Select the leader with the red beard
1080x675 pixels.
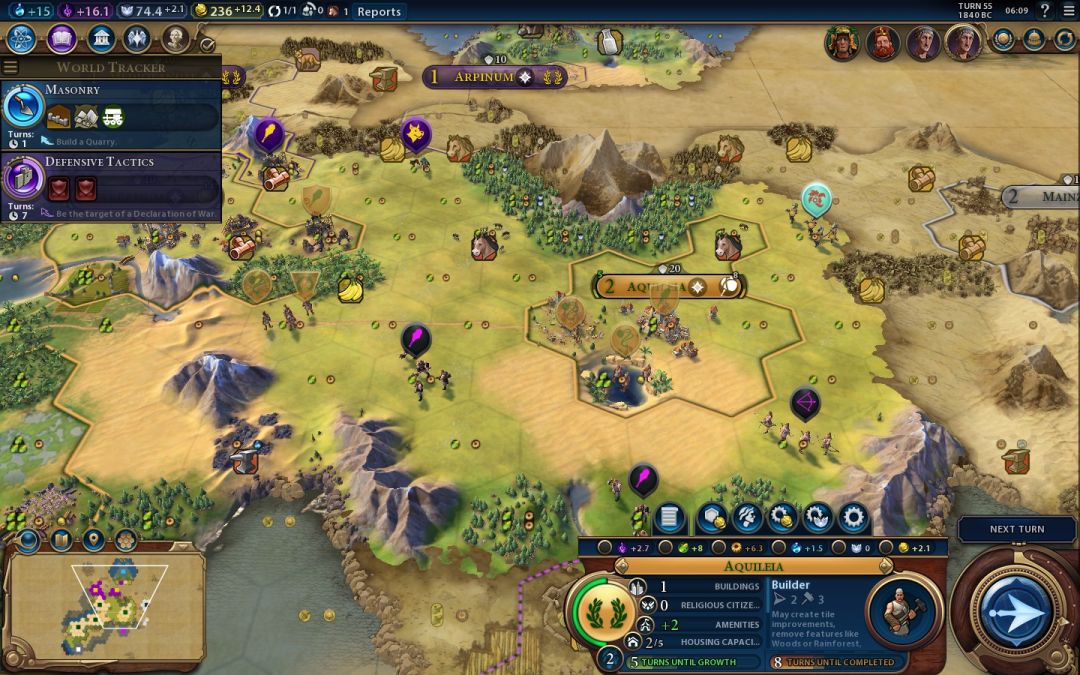coord(882,42)
